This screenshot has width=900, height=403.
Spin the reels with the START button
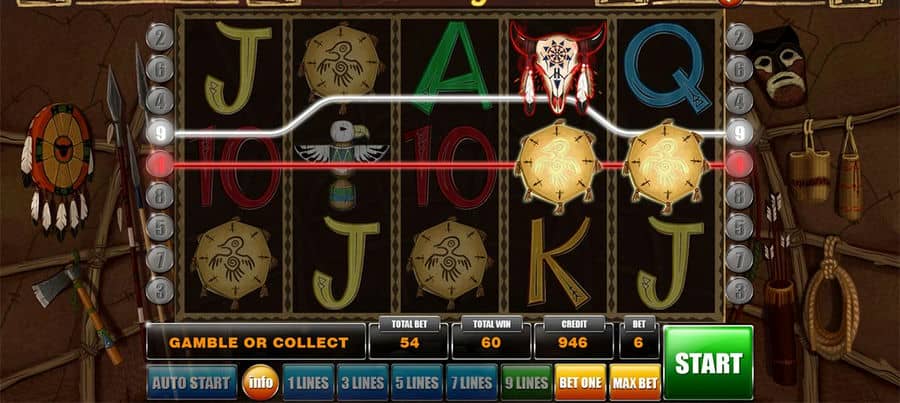tap(708, 362)
